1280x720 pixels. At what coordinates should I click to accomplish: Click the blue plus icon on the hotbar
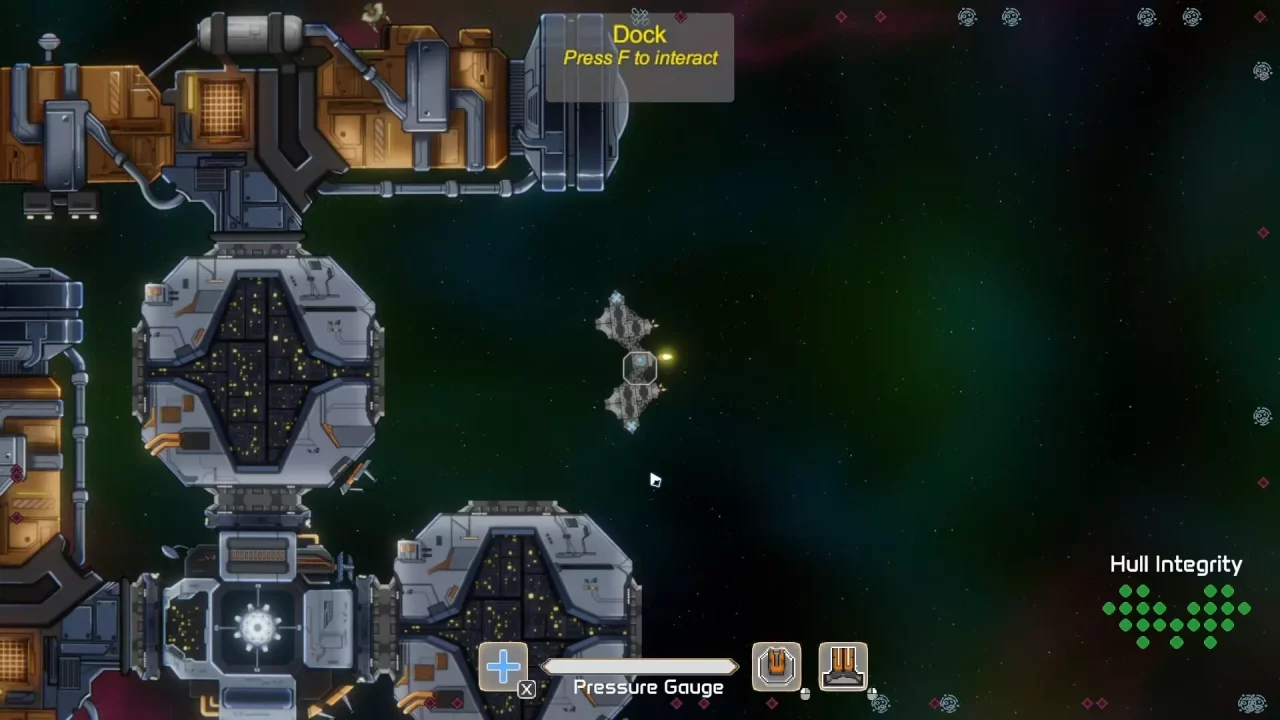click(503, 665)
